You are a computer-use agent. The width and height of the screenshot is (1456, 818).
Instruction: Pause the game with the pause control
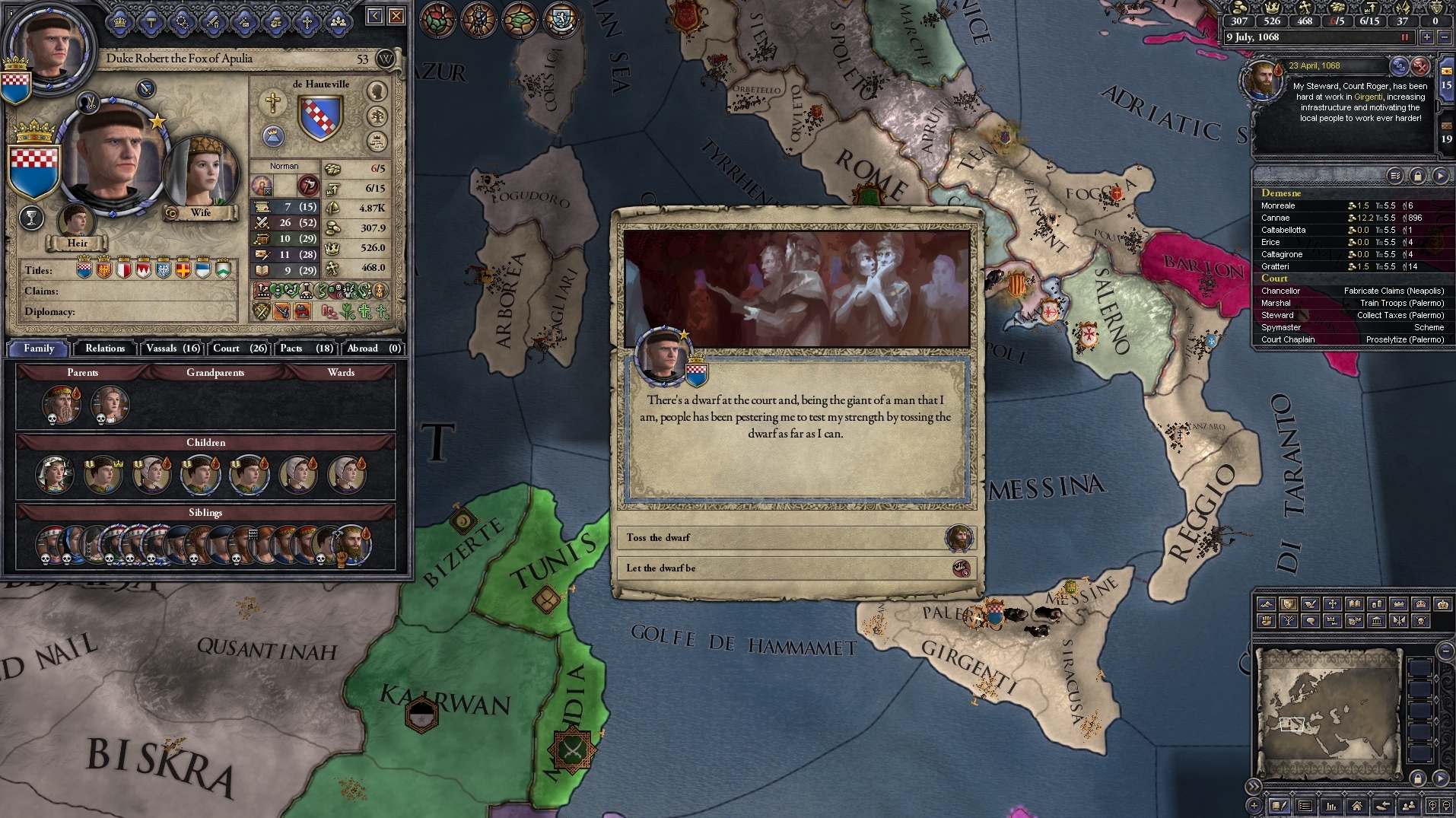[x=1404, y=37]
